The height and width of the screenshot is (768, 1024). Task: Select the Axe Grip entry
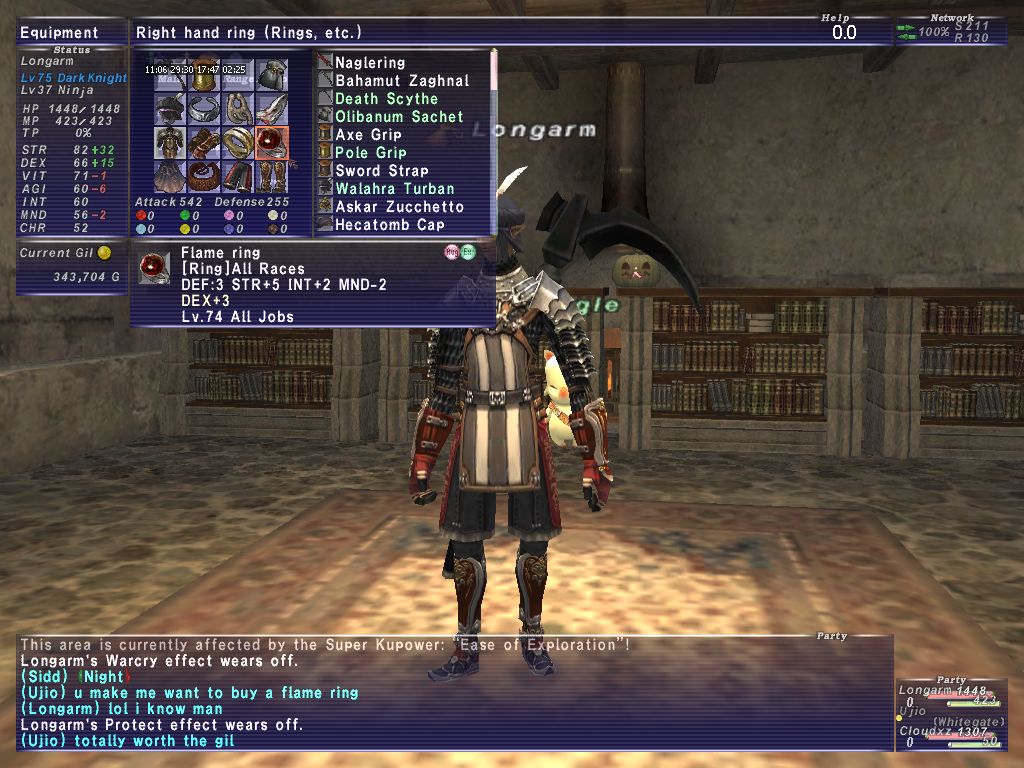pyautogui.click(x=368, y=135)
